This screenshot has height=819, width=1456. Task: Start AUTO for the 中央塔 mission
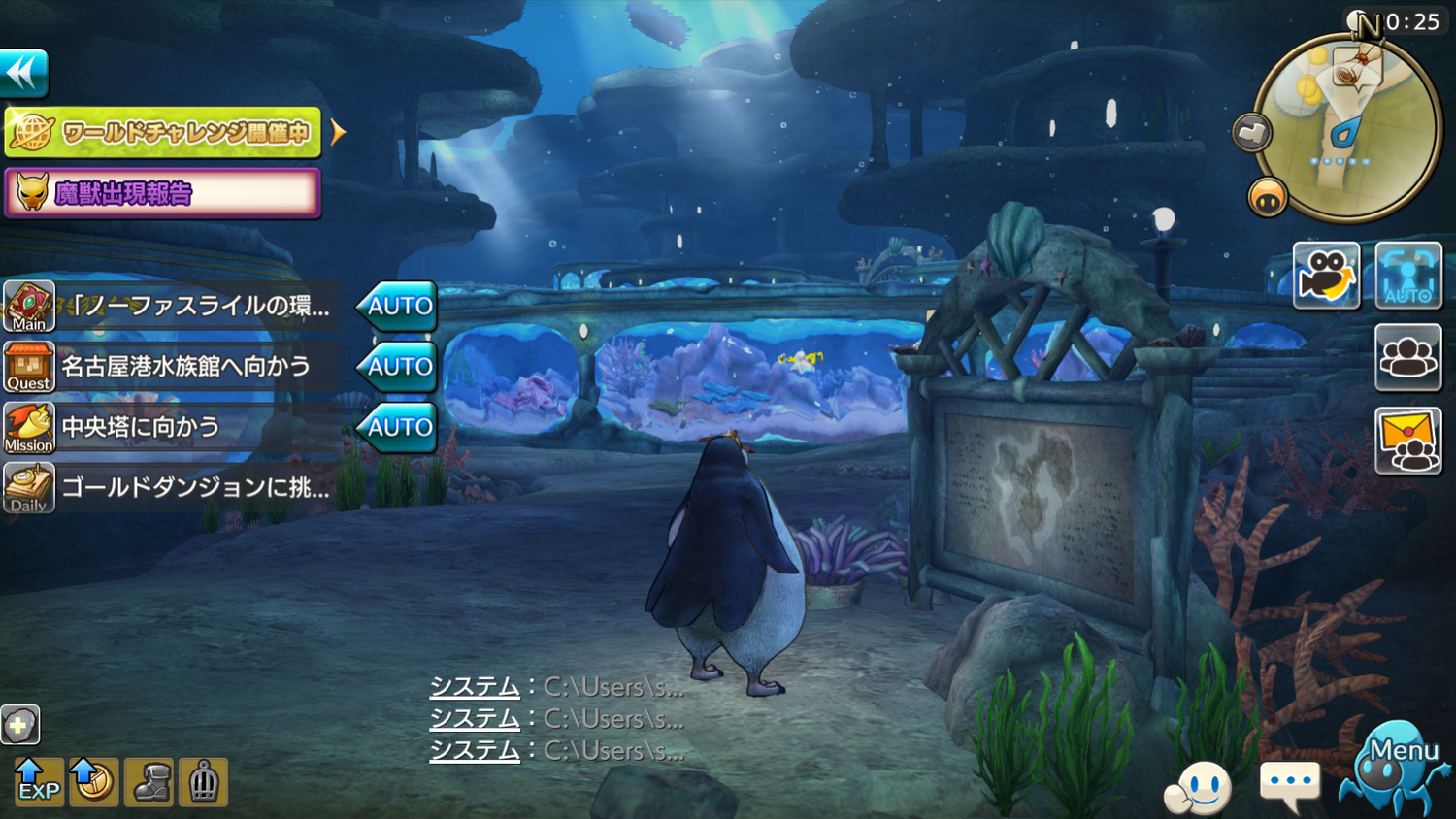click(398, 427)
